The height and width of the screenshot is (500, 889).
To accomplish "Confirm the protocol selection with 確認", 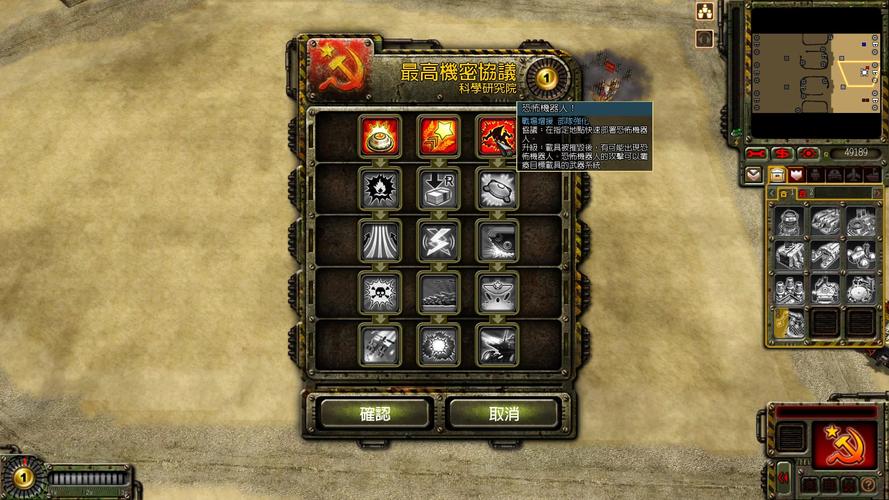I will 375,413.
